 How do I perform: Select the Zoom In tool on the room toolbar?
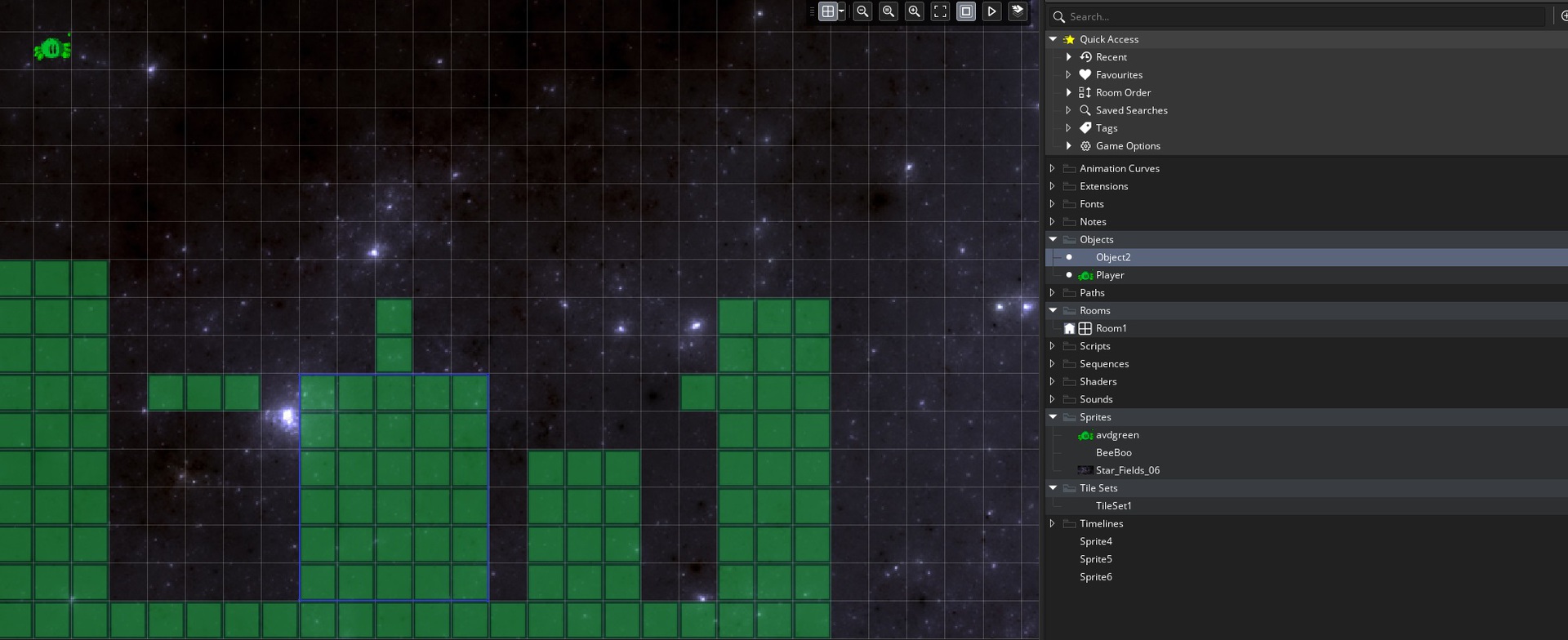click(915, 11)
